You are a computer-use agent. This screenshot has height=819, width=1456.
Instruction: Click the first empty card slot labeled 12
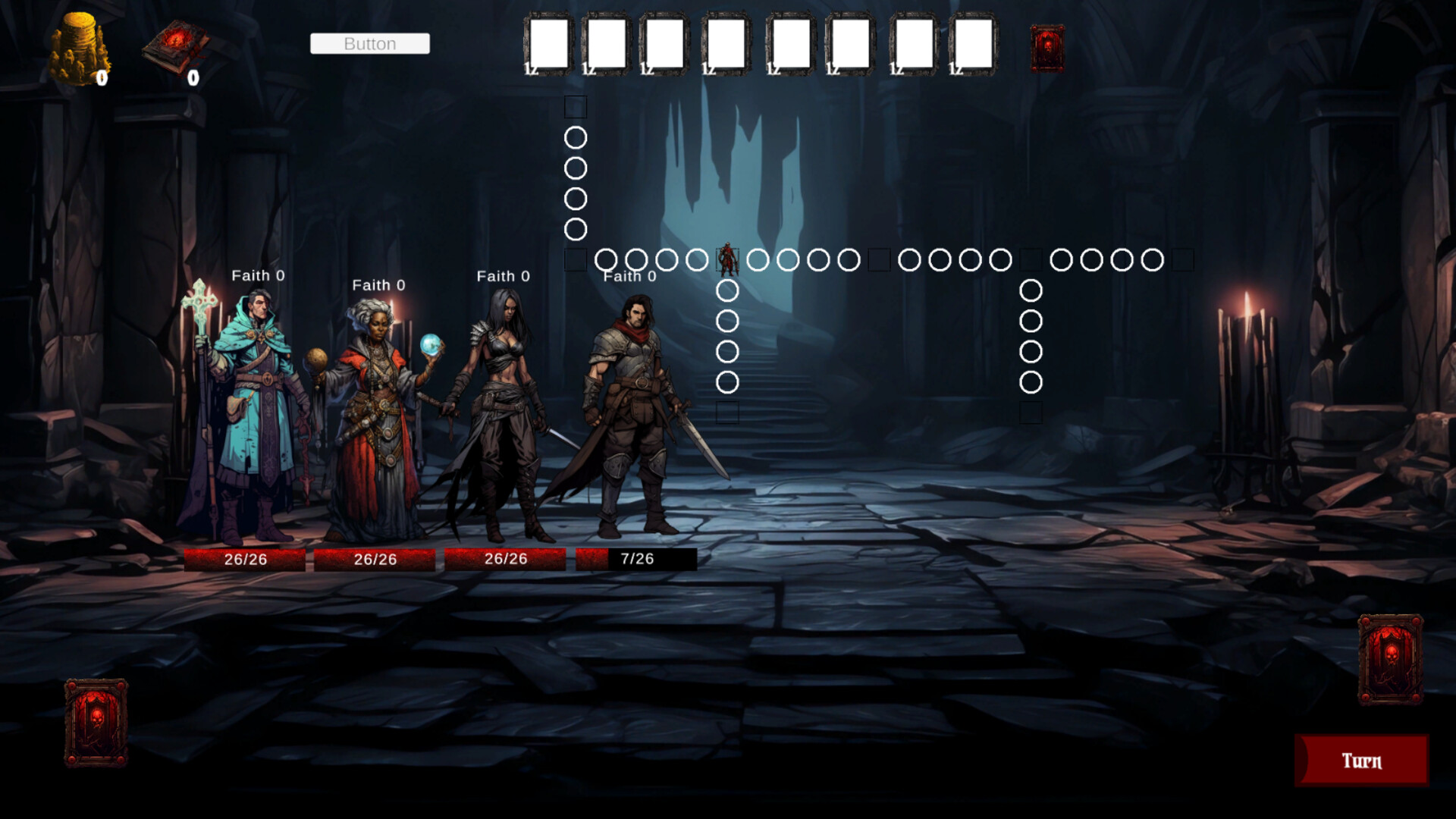[x=548, y=42]
